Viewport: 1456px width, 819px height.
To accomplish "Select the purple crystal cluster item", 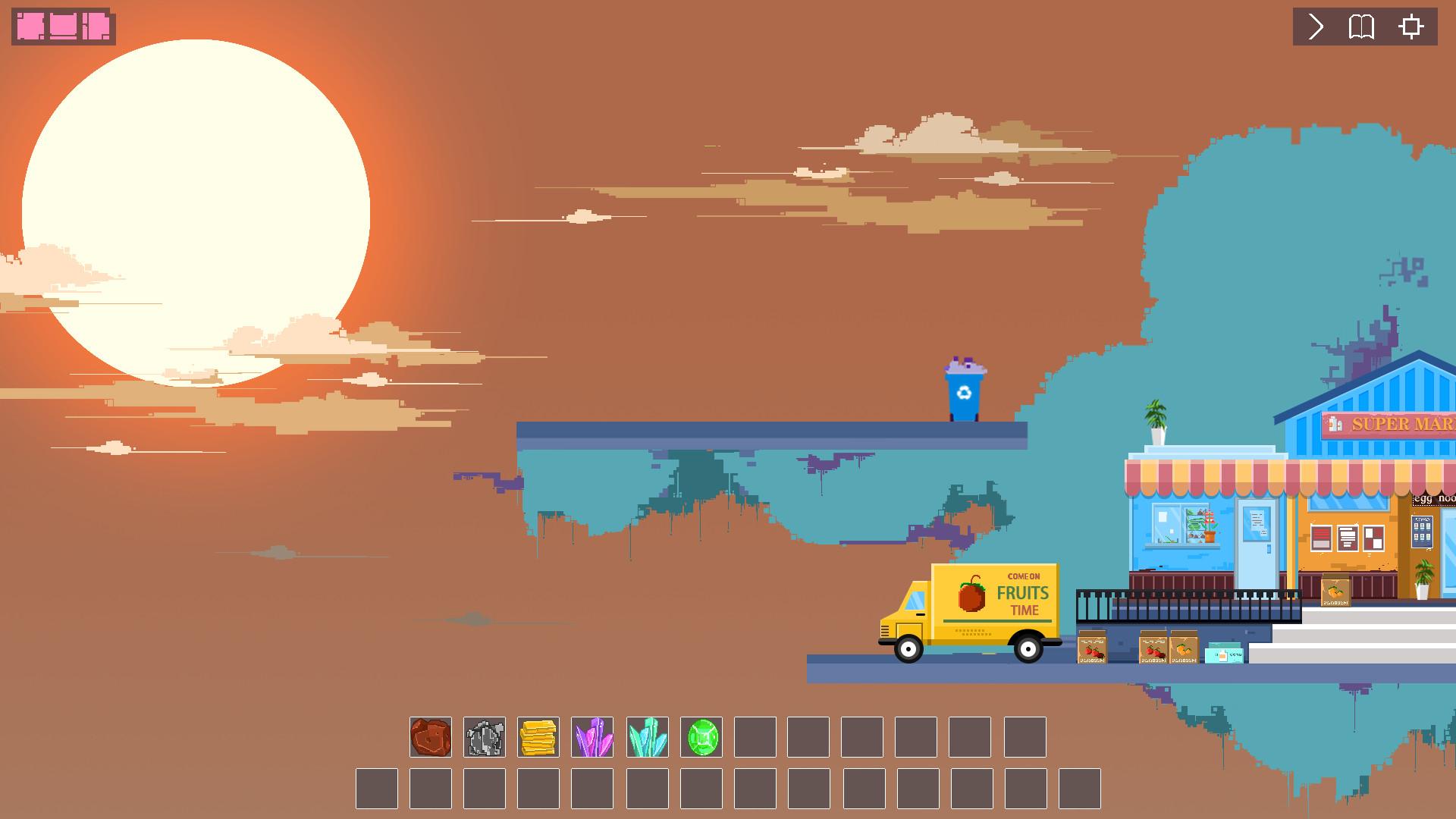I will click(x=593, y=736).
